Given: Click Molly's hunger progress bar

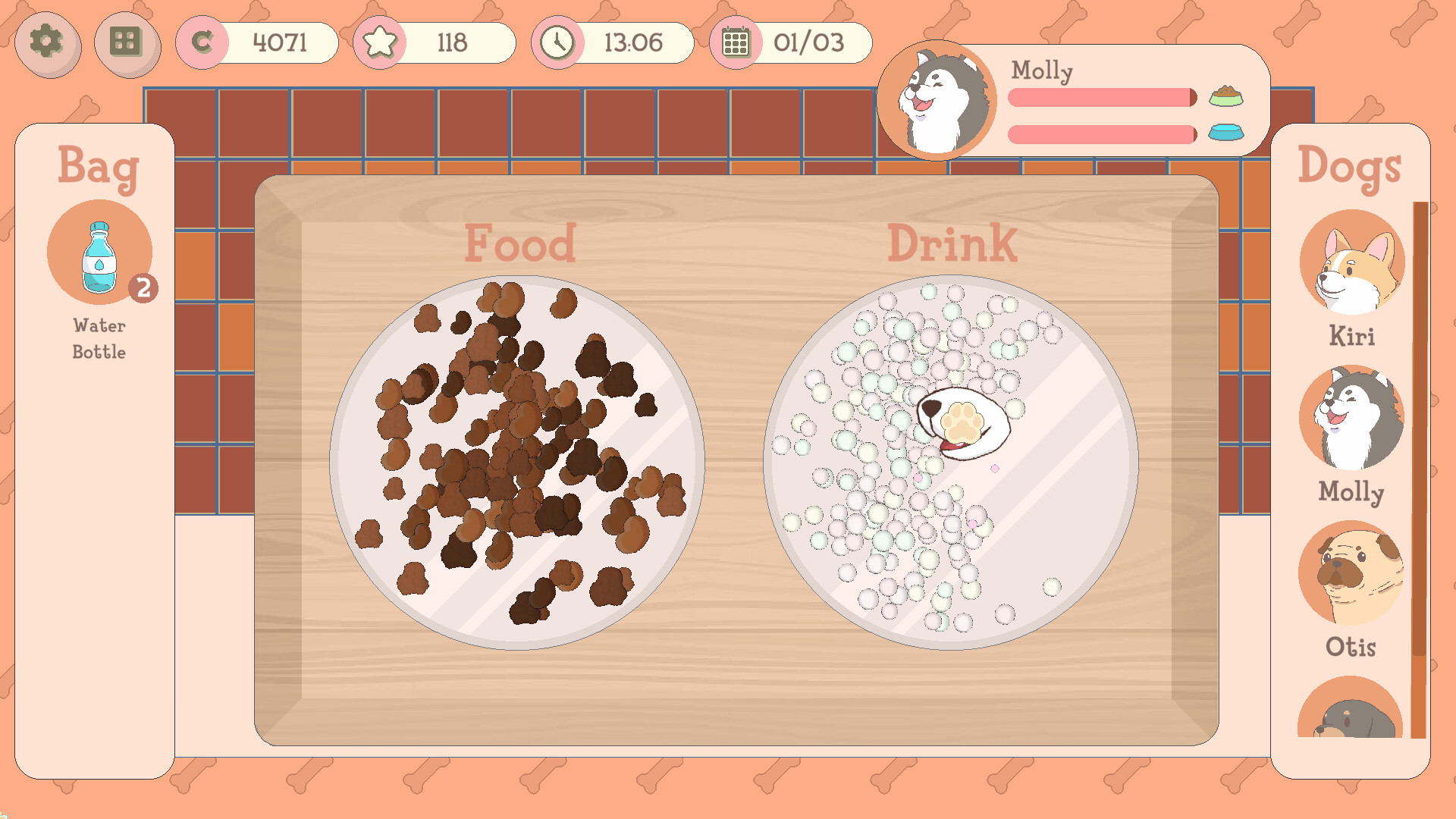Looking at the screenshot, I should (1100, 97).
